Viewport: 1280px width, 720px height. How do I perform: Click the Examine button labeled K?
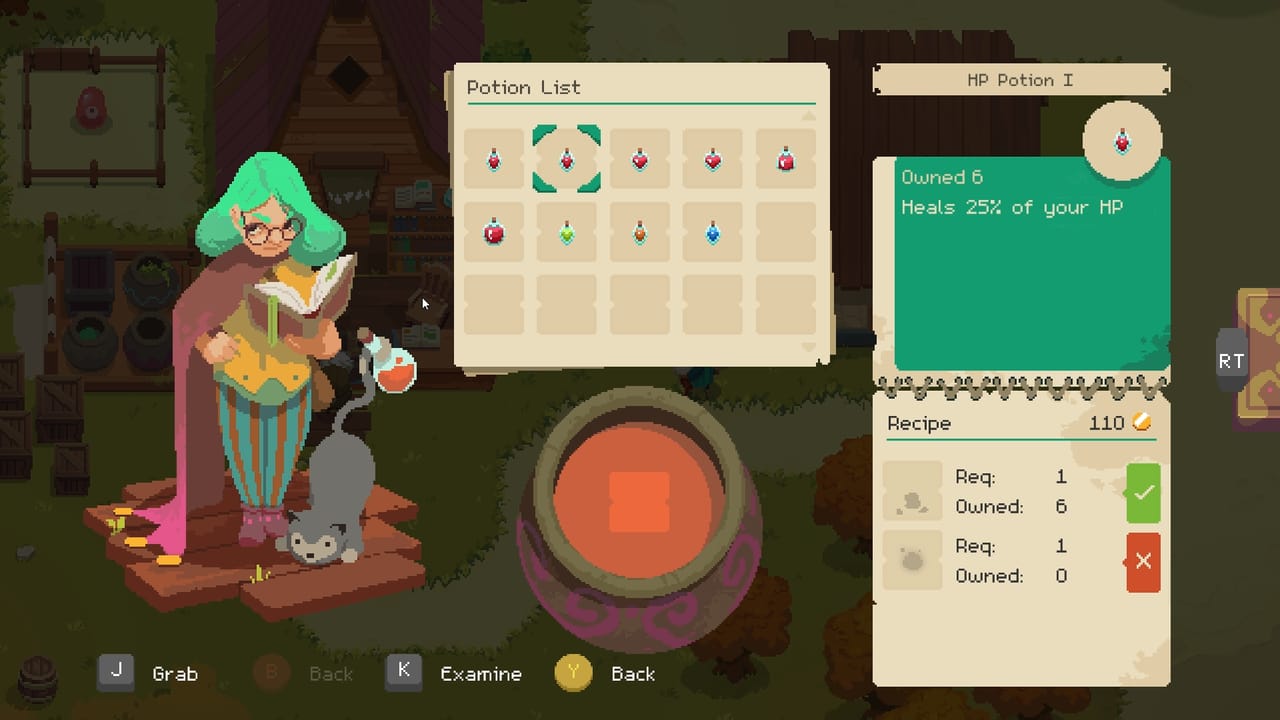pos(404,673)
